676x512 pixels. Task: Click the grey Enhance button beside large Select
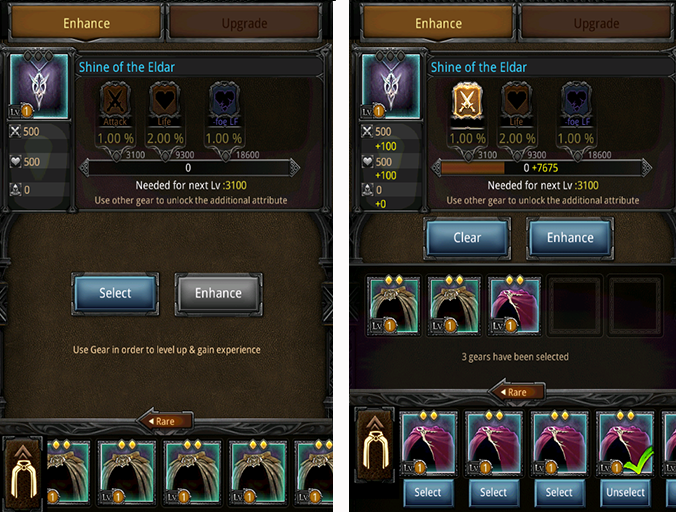[x=218, y=293]
